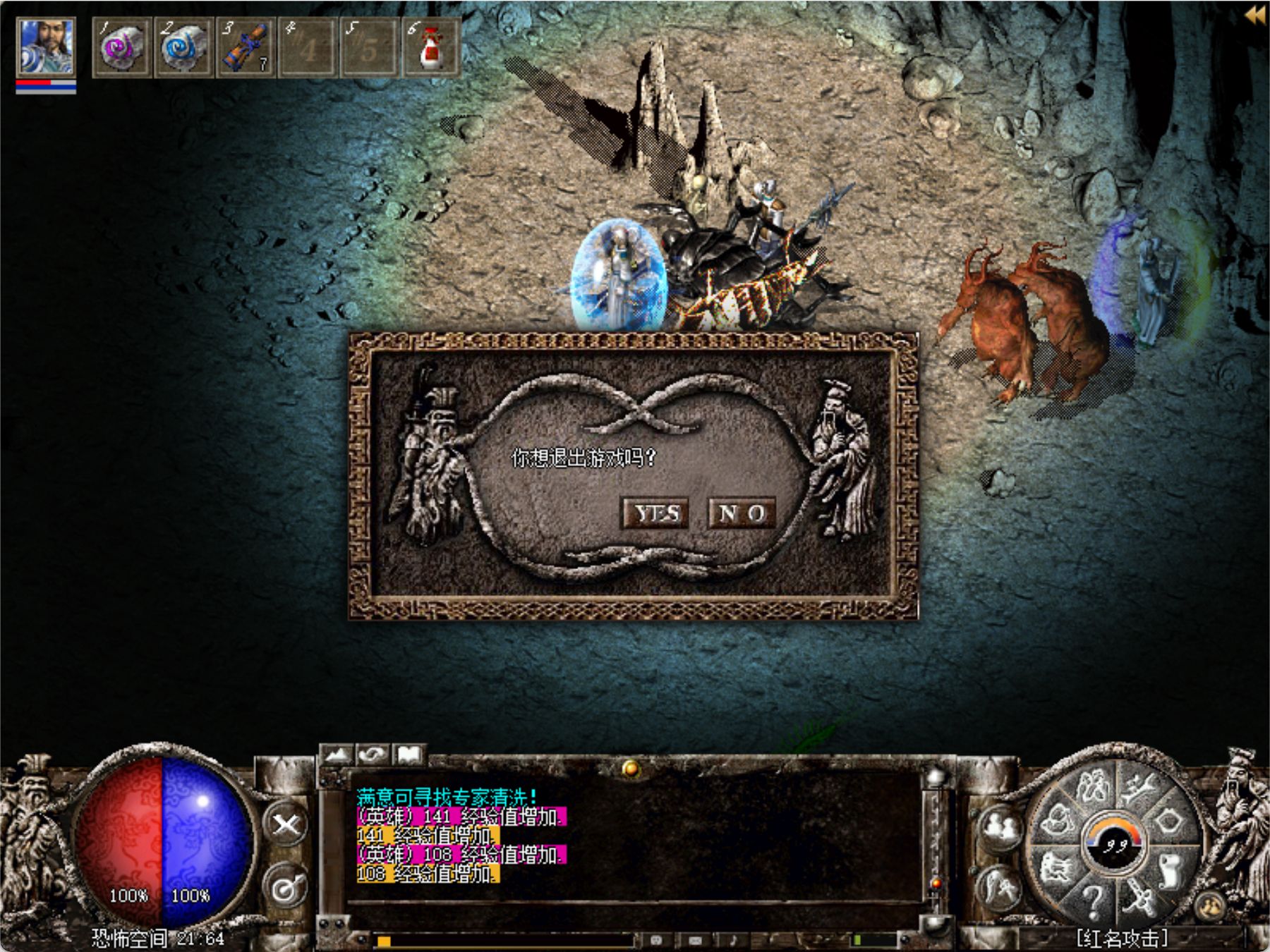Open the book tab above the chat
1270x952 pixels.
[x=409, y=755]
